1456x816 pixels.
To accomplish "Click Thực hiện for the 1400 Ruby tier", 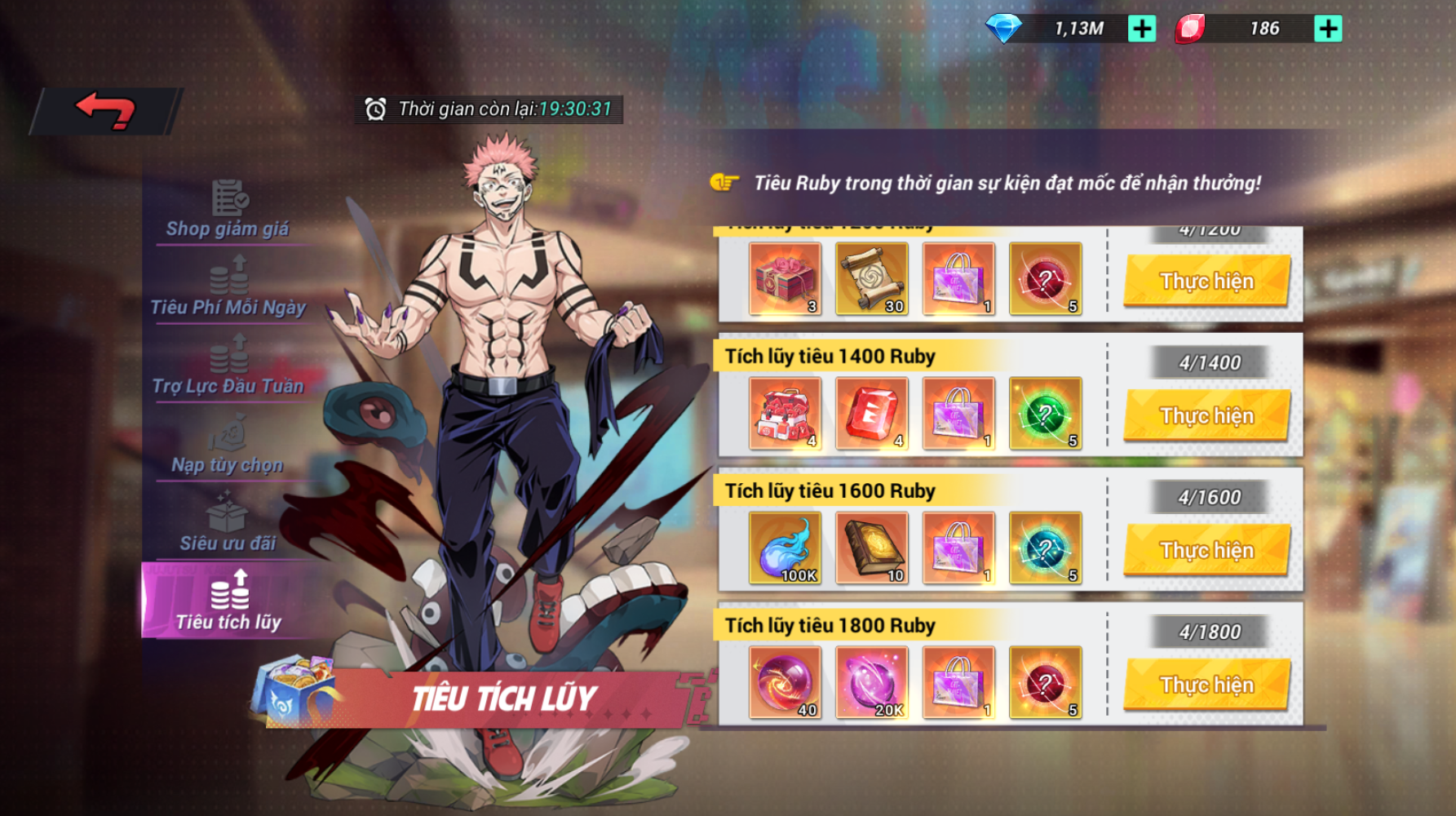I will coord(1206,415).
